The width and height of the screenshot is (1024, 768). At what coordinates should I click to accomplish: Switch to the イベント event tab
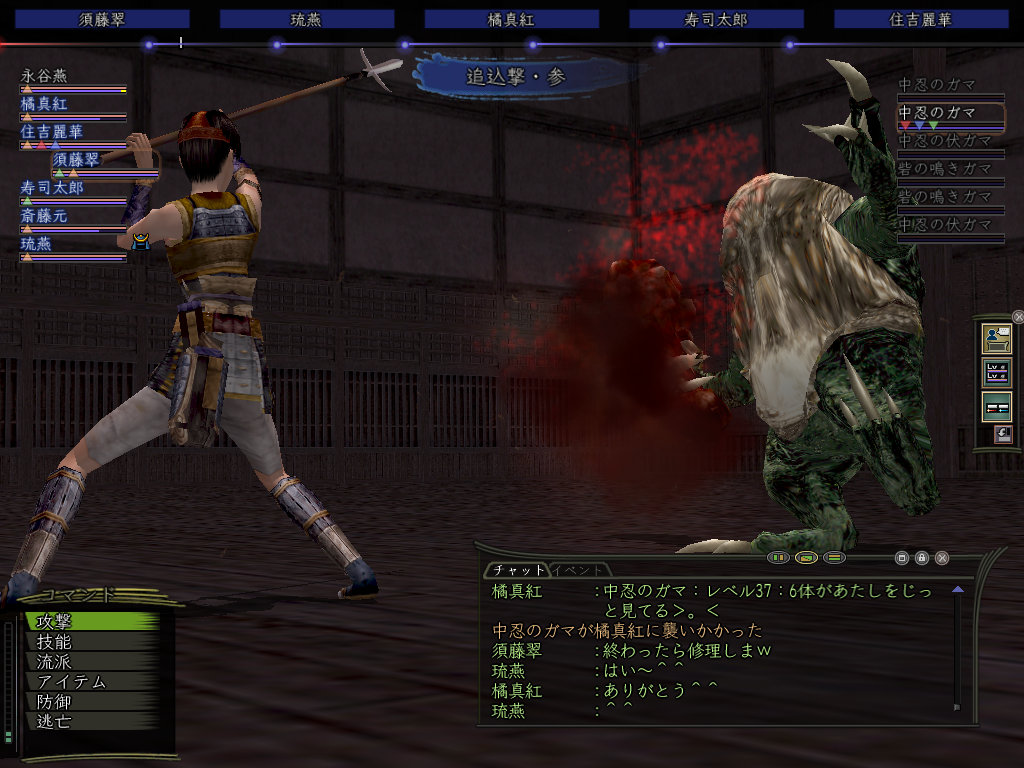click(x=578, y=570)
